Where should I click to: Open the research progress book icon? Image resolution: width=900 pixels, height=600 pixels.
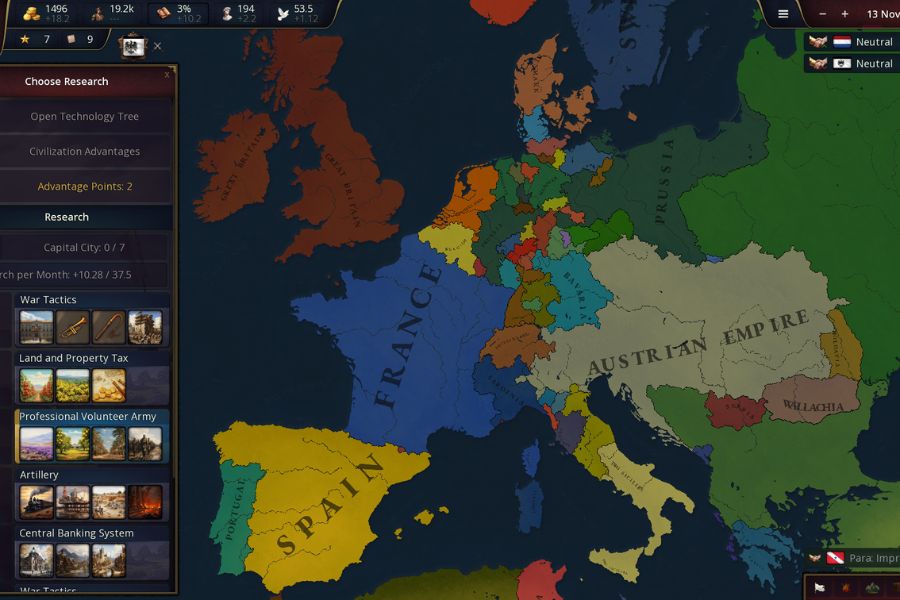(x=163, y=14)
